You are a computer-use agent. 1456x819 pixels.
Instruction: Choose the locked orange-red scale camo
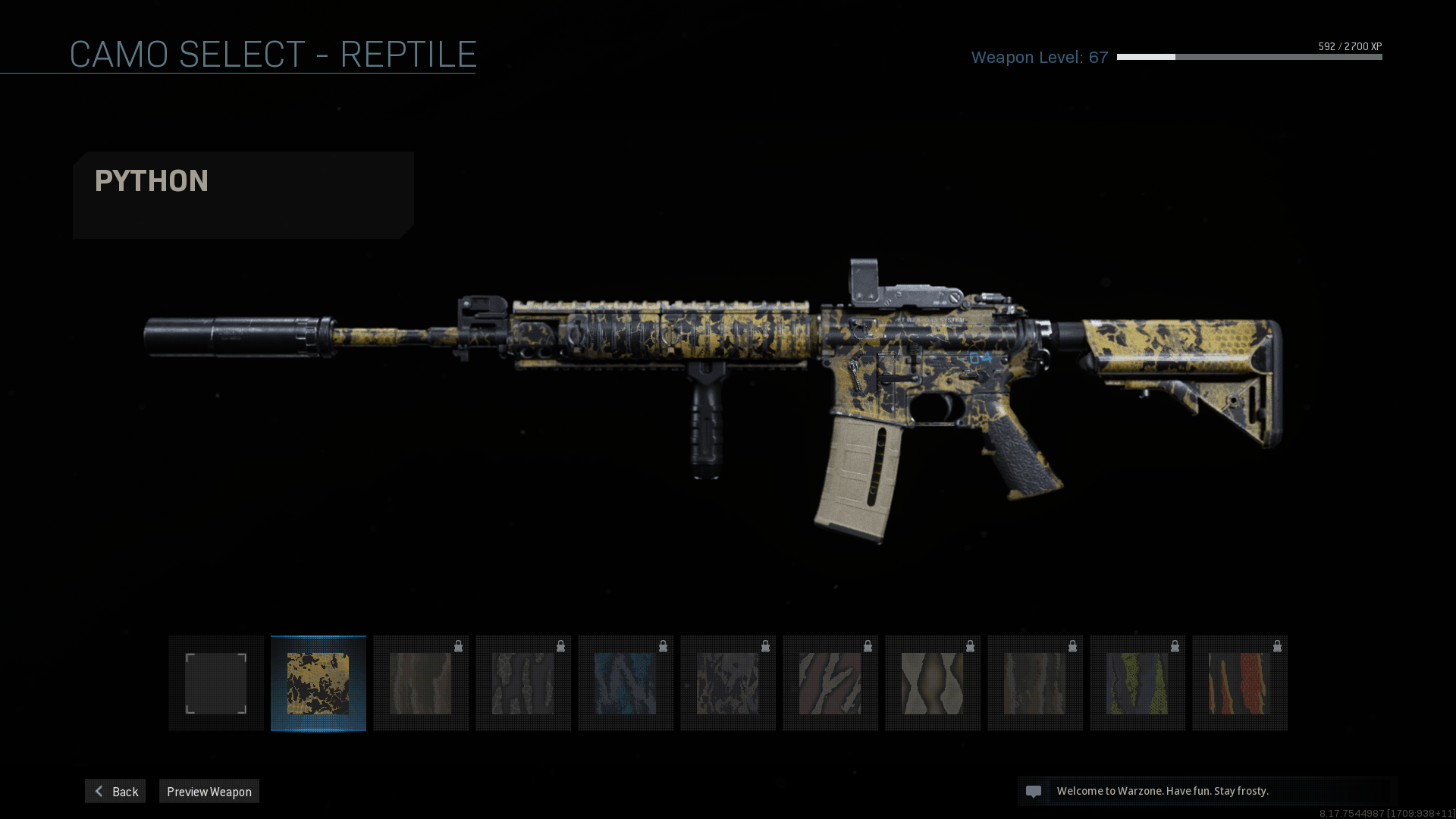(x=1240, y=683)
